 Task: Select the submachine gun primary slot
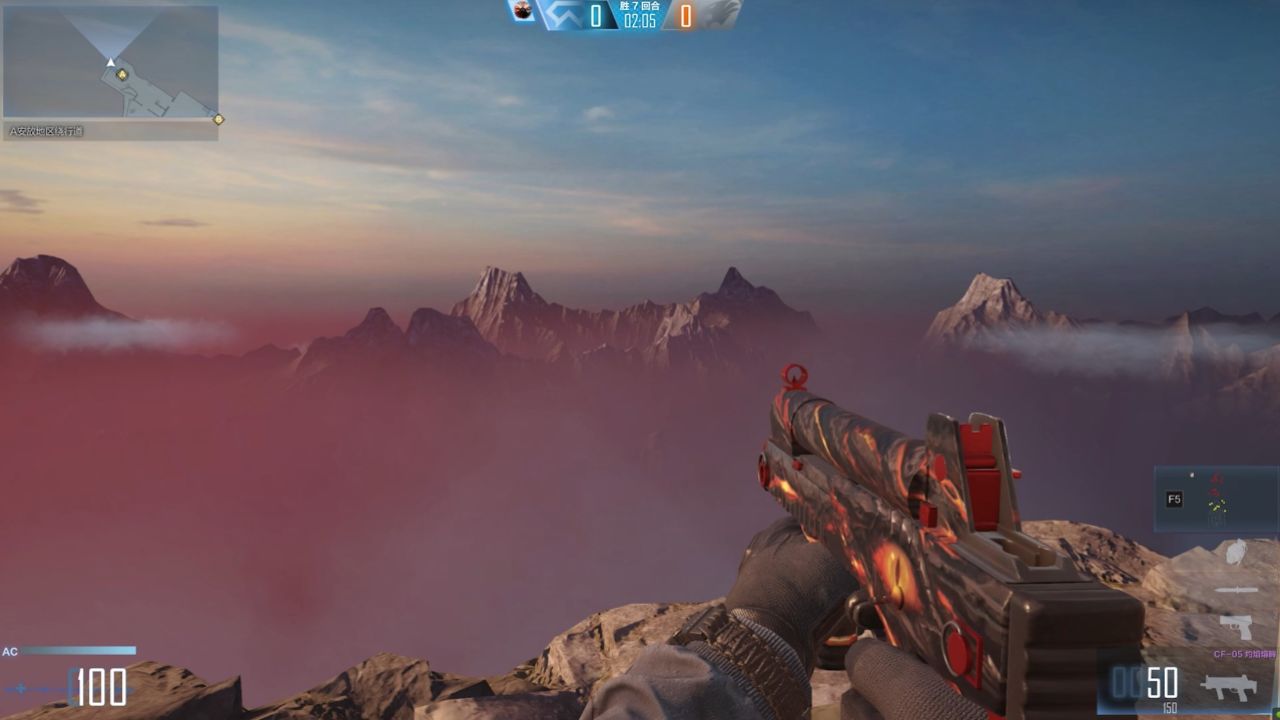pyautogui.click(x=1229, y=686)
